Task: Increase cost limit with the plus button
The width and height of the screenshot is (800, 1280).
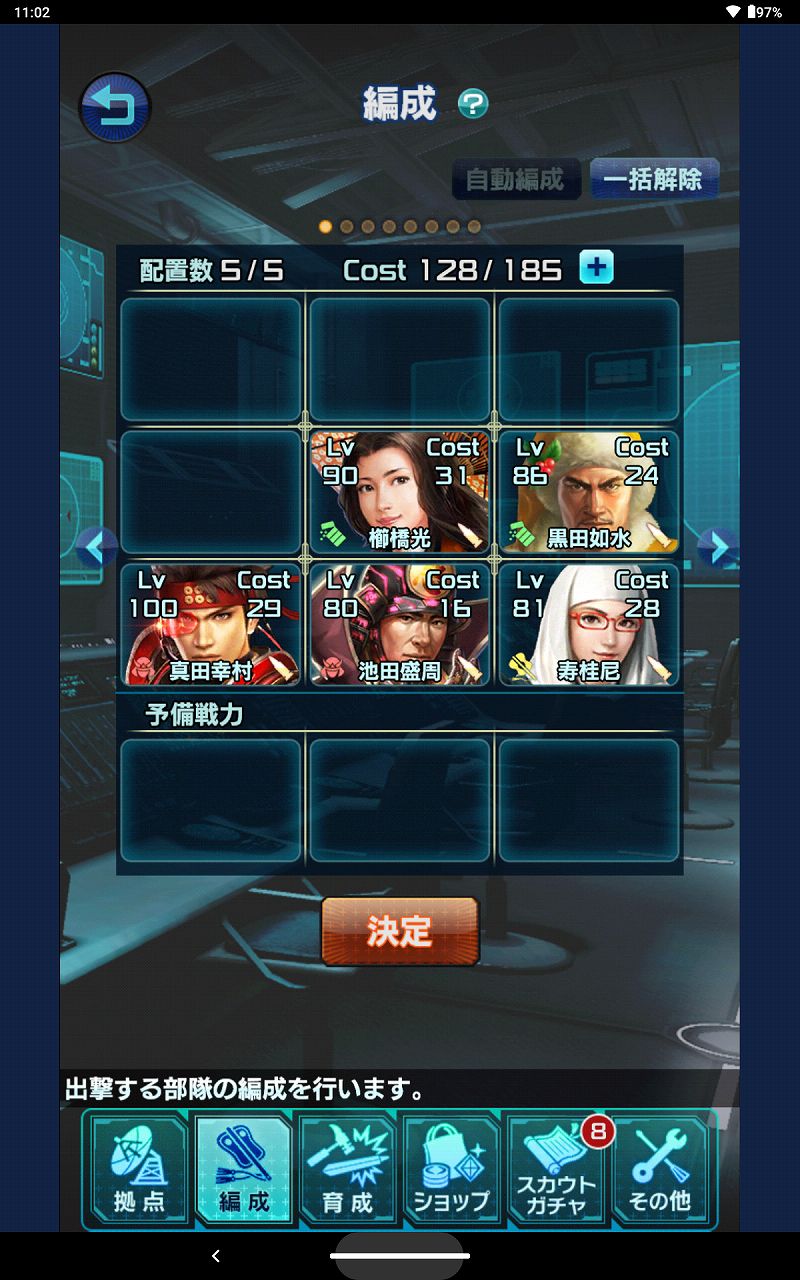Action: [x=597, y=268]
